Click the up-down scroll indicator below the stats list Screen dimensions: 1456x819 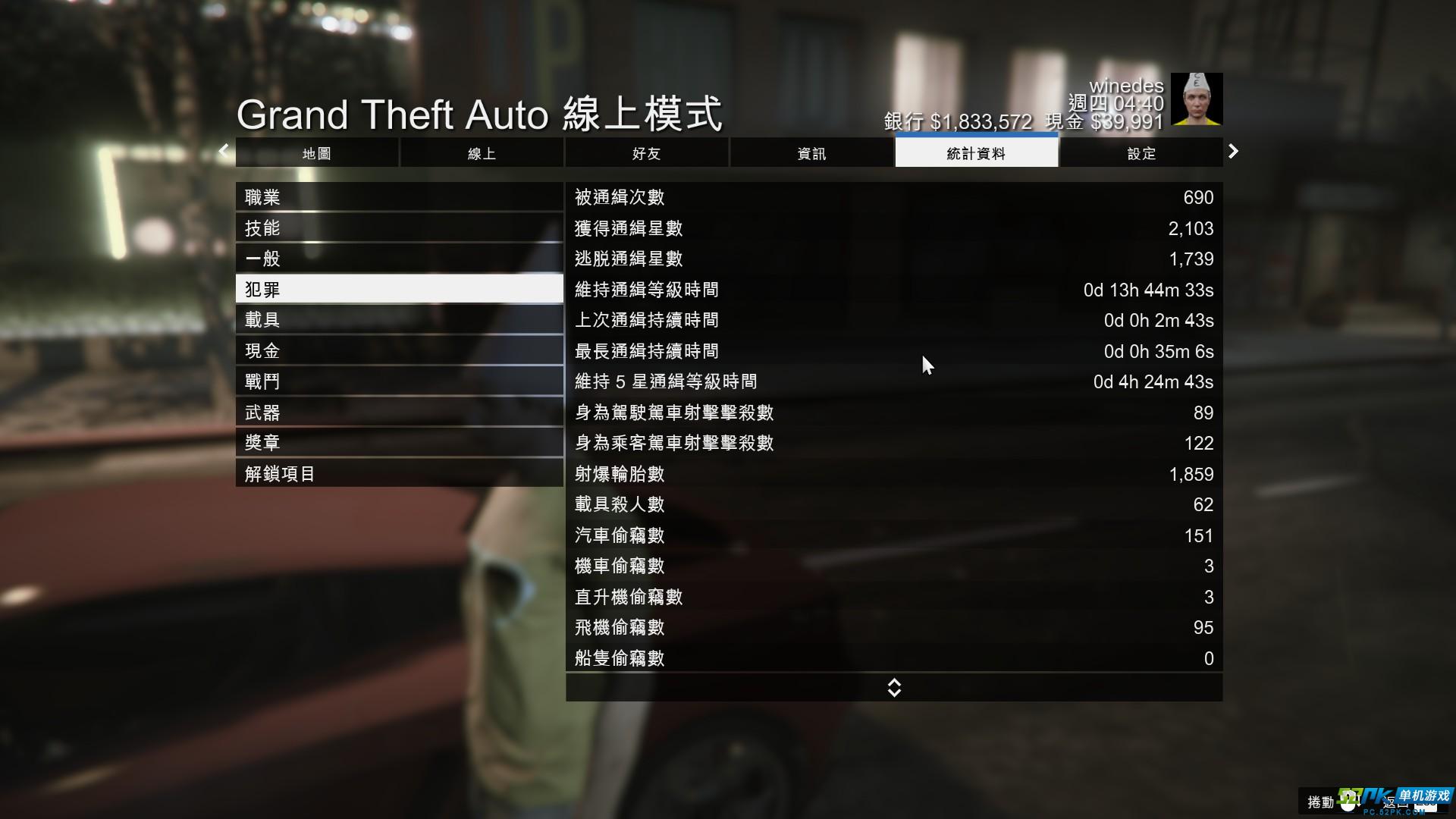[x=894, y=687]
